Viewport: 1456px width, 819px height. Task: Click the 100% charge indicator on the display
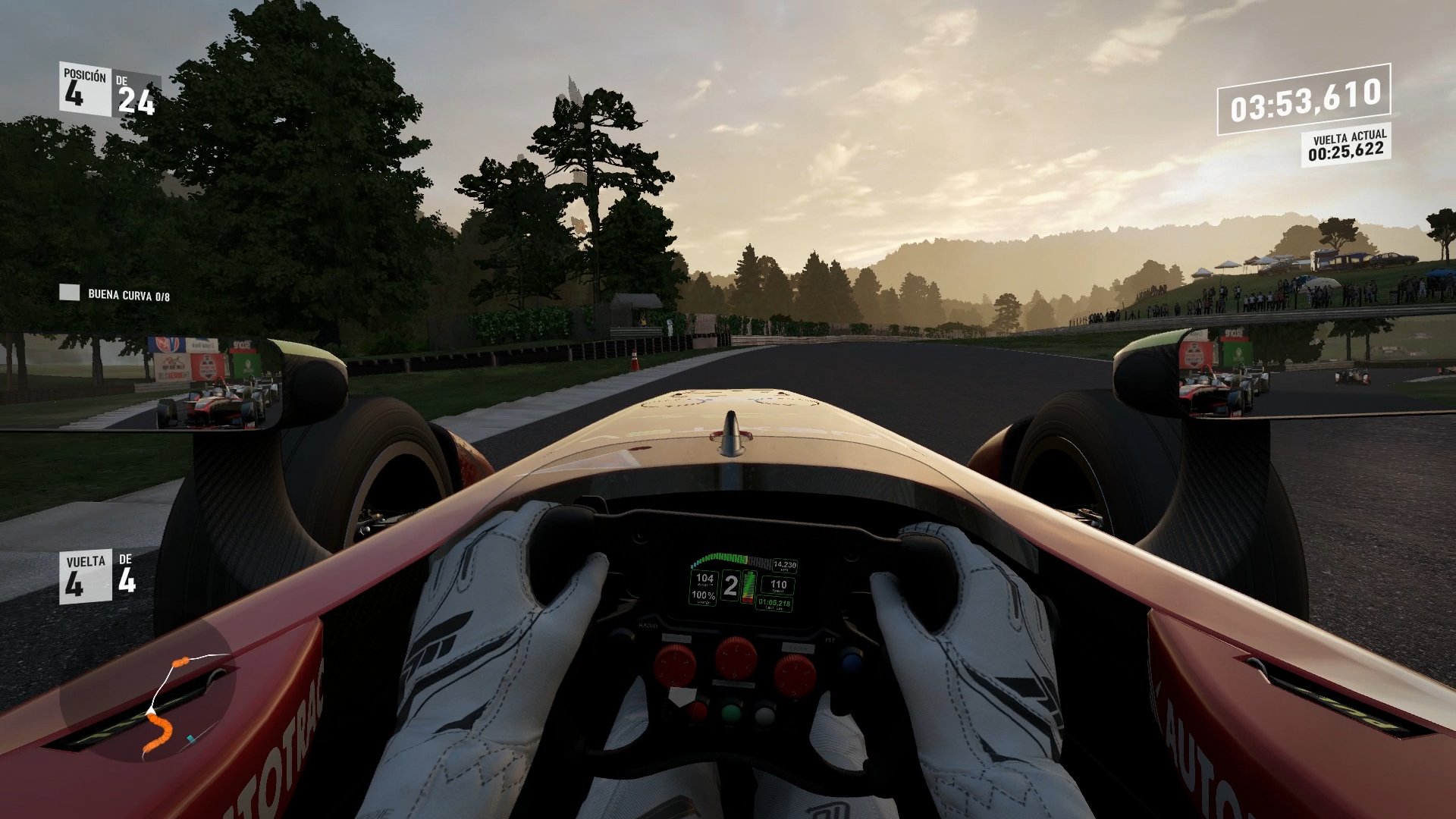coord(703,597)
